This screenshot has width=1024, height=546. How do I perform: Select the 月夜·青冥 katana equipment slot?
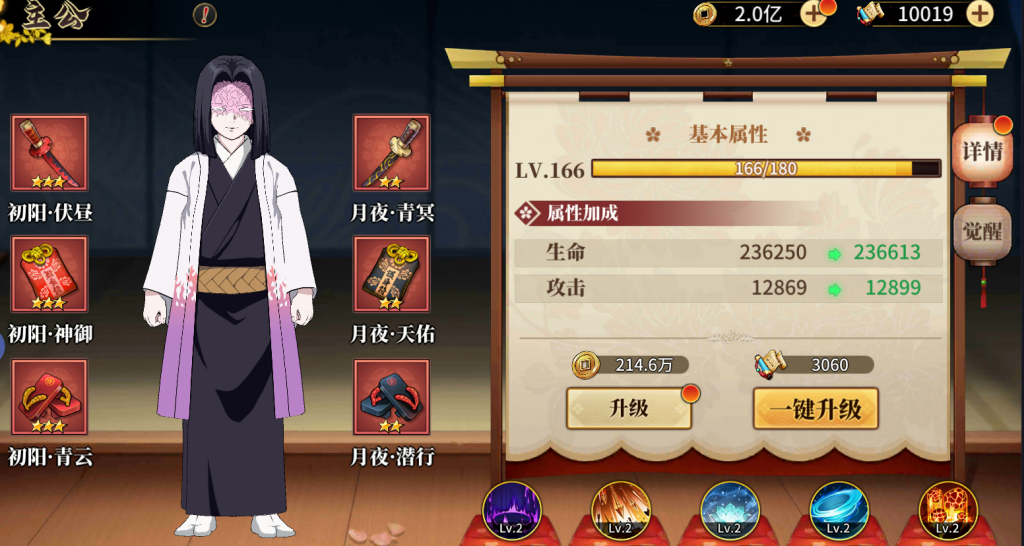click(391, 153)
